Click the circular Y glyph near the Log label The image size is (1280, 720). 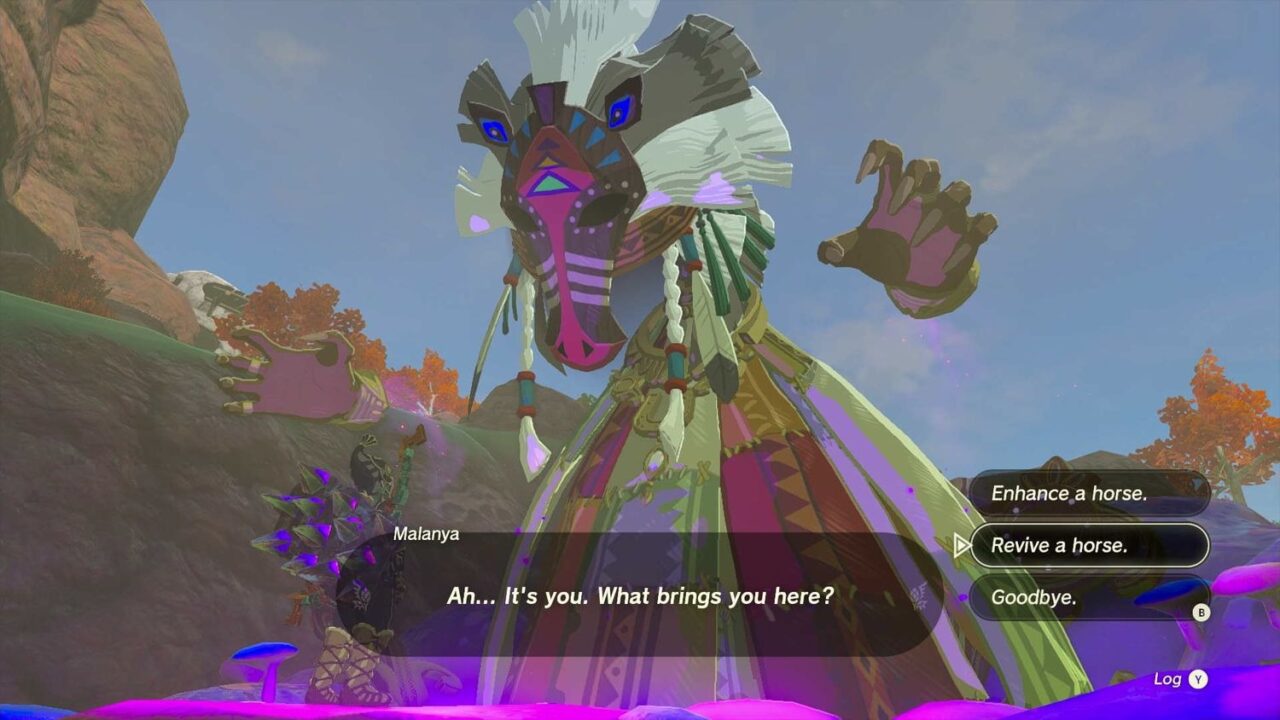[1196, 678]
